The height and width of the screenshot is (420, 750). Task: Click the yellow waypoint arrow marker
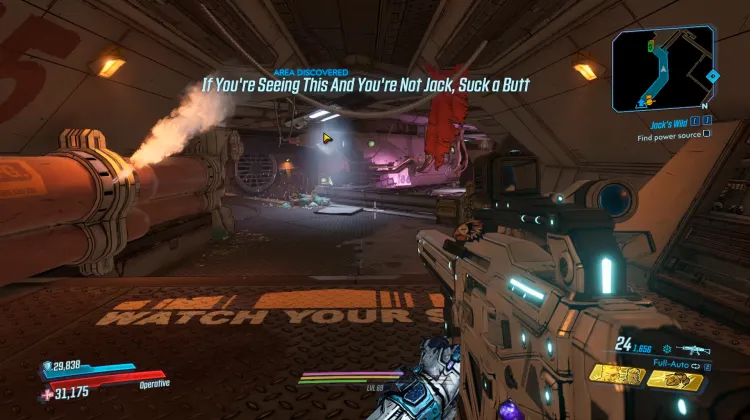(326, 137)
